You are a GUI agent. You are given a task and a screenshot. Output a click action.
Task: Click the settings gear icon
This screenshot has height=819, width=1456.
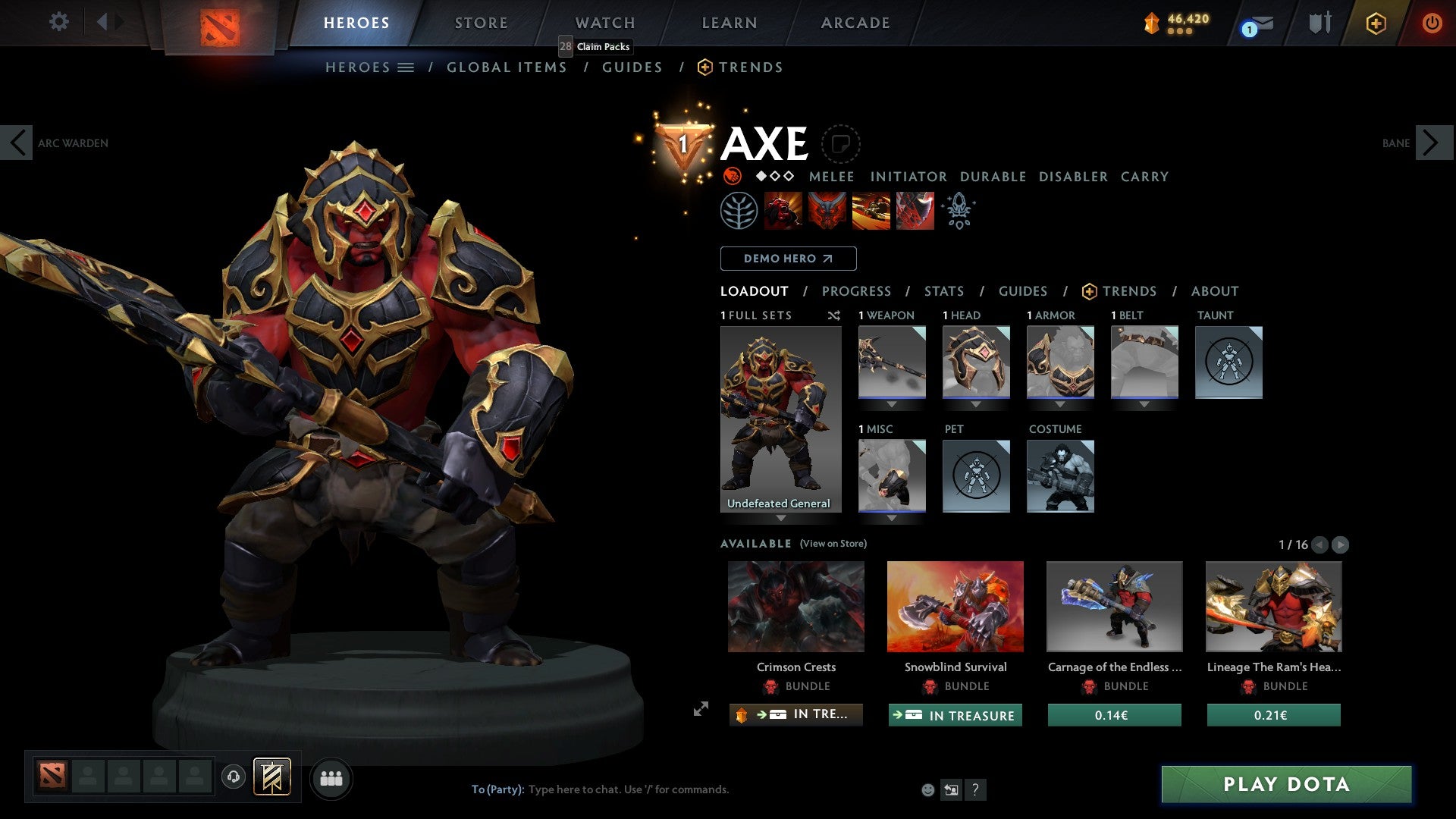coord(59,22)
